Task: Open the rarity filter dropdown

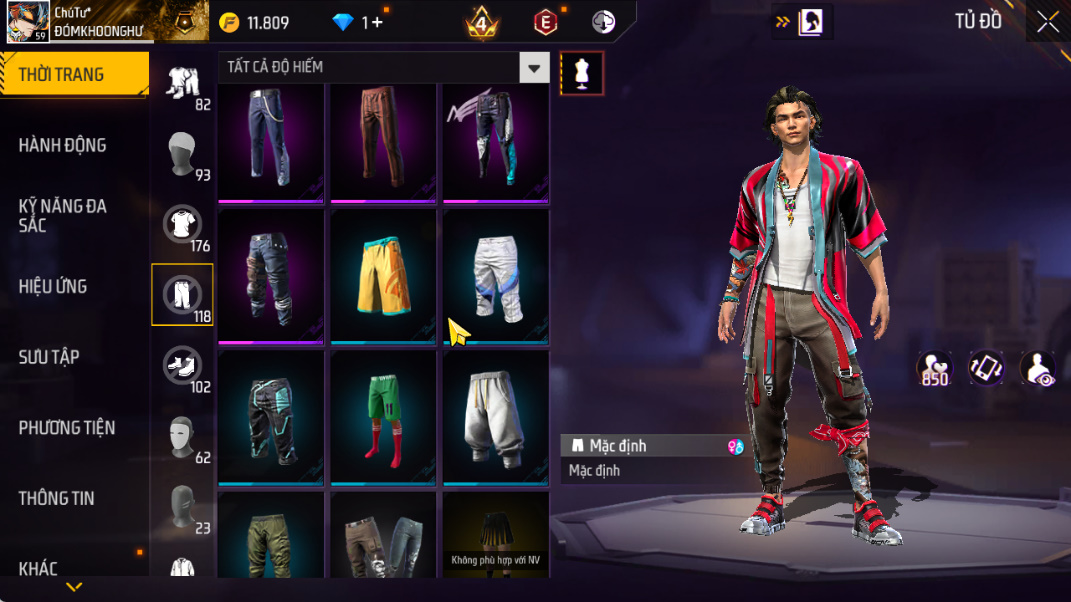Action: (535, 68)
